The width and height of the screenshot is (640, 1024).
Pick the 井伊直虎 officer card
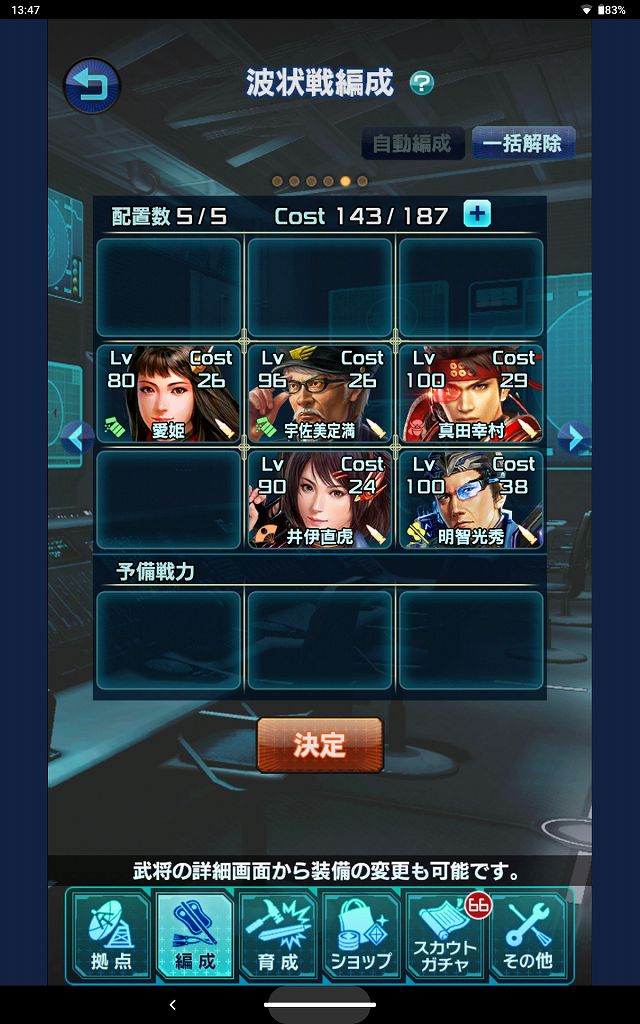click(x=320, y=500)
